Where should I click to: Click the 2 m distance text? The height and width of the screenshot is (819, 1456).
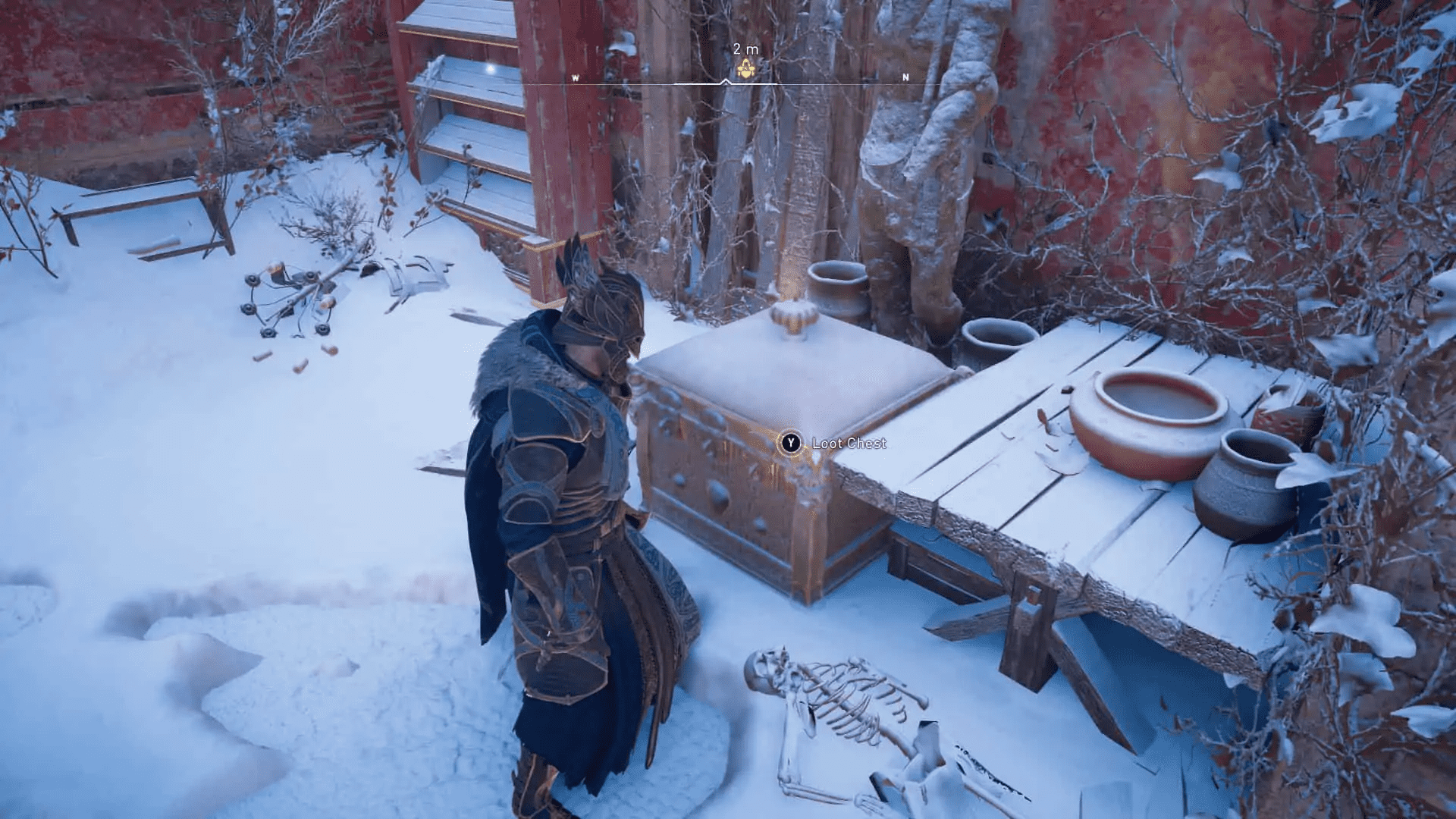coord(745,48)
